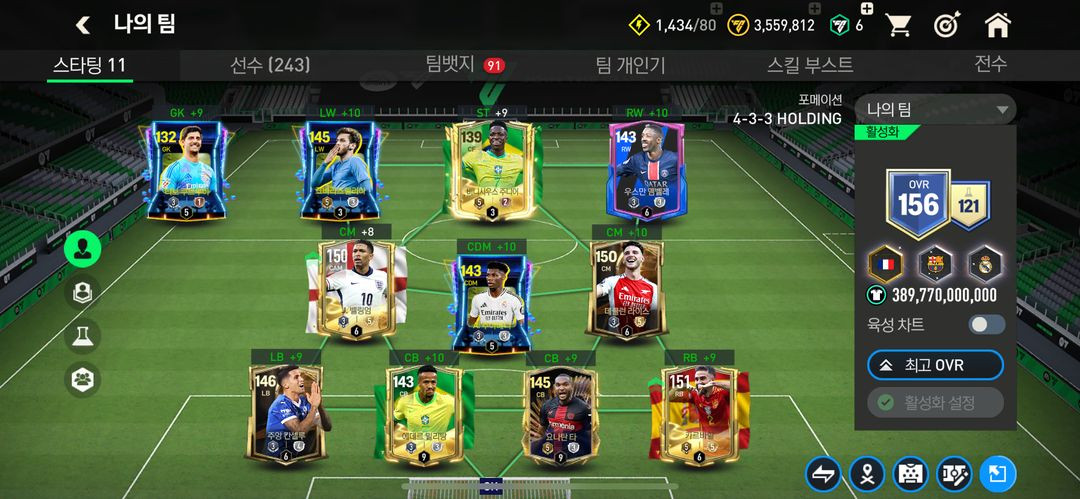
Task: Select the 스타팅 11 tab
Action: click(90, 65)
